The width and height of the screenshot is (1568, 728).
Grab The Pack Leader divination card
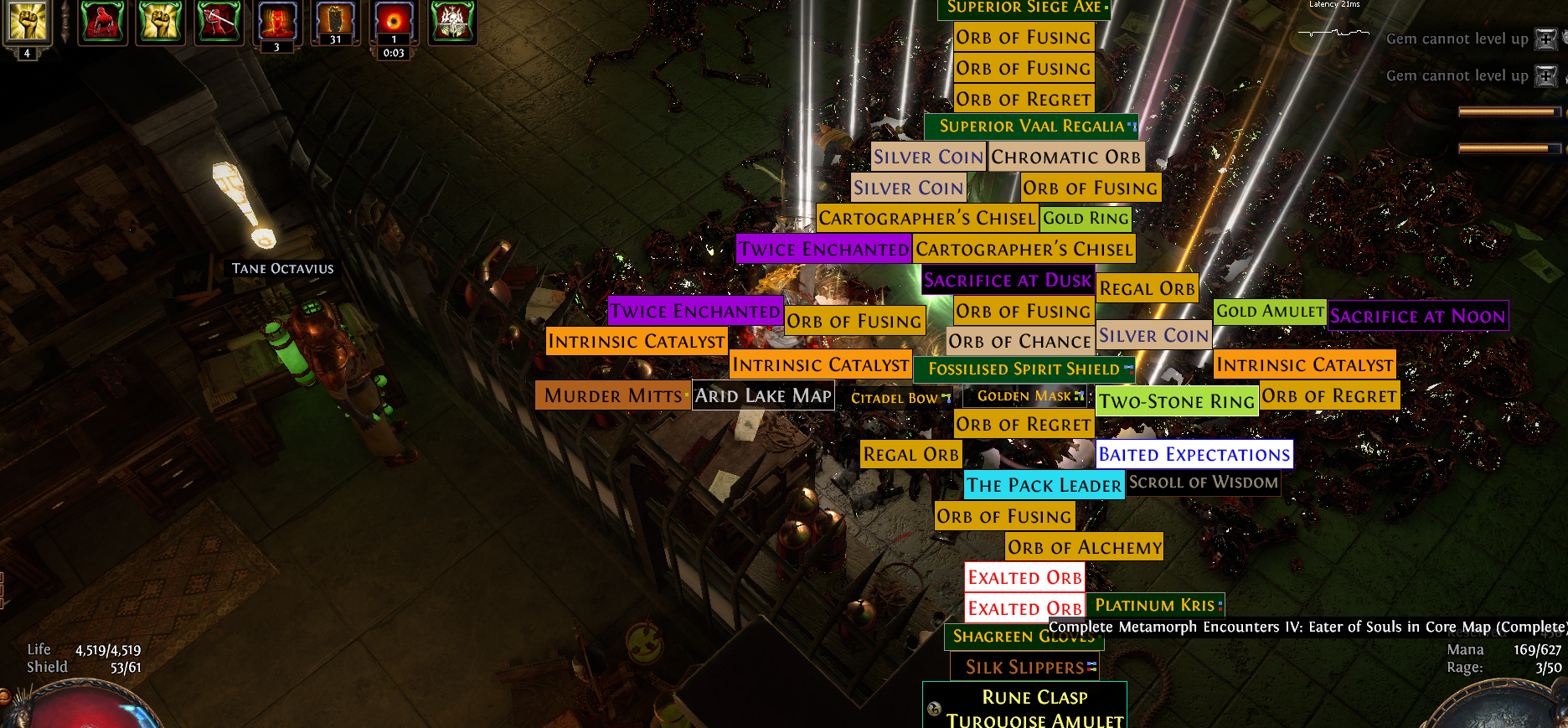tap(1044, 486)
